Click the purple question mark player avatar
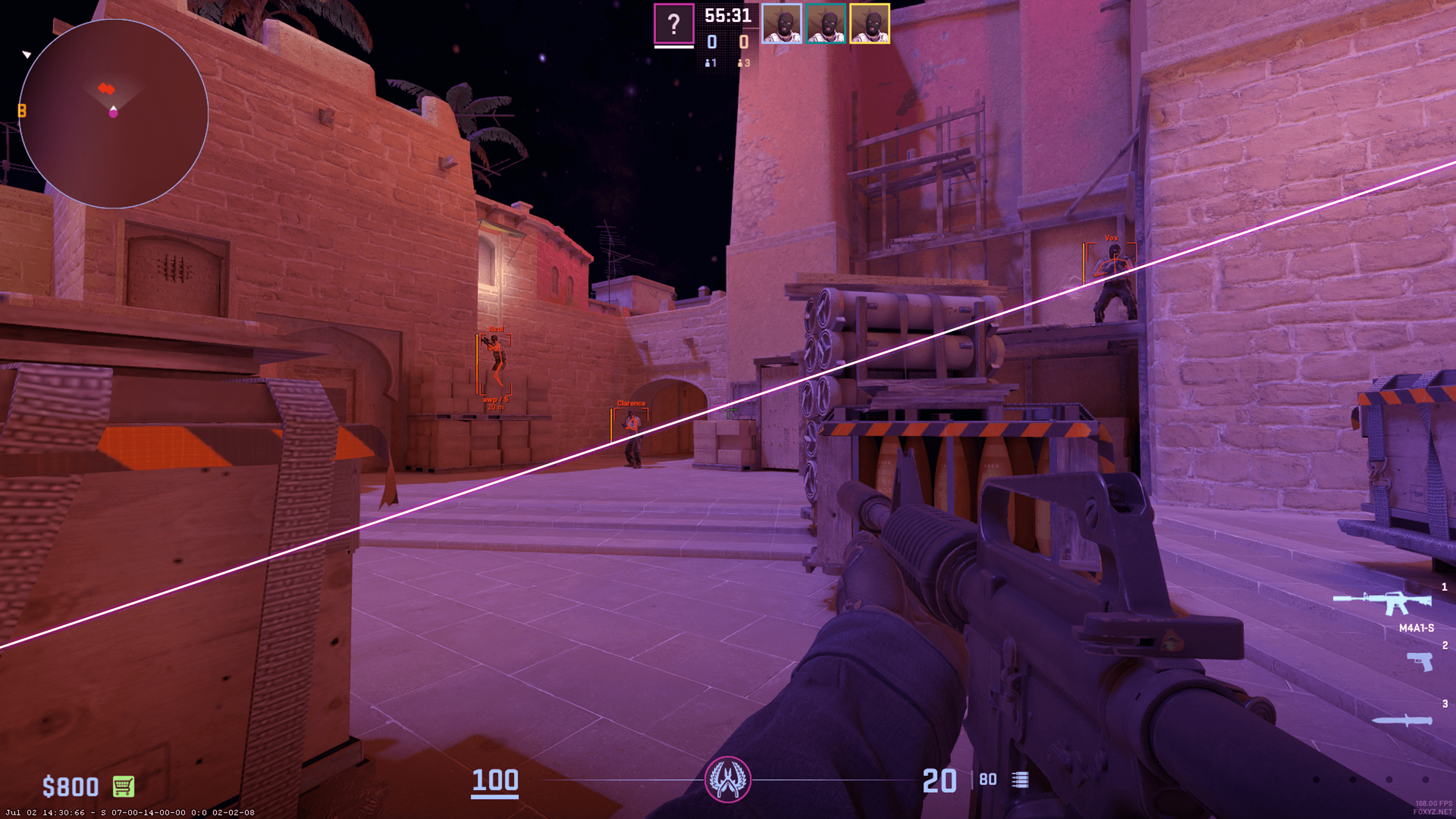 click(x=674, y=24)
